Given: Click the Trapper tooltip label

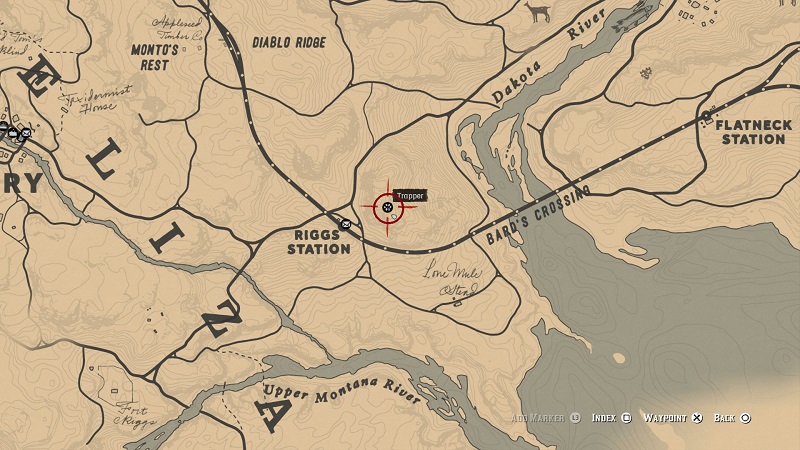Looking at the screenshot, I should pos(410,196).
